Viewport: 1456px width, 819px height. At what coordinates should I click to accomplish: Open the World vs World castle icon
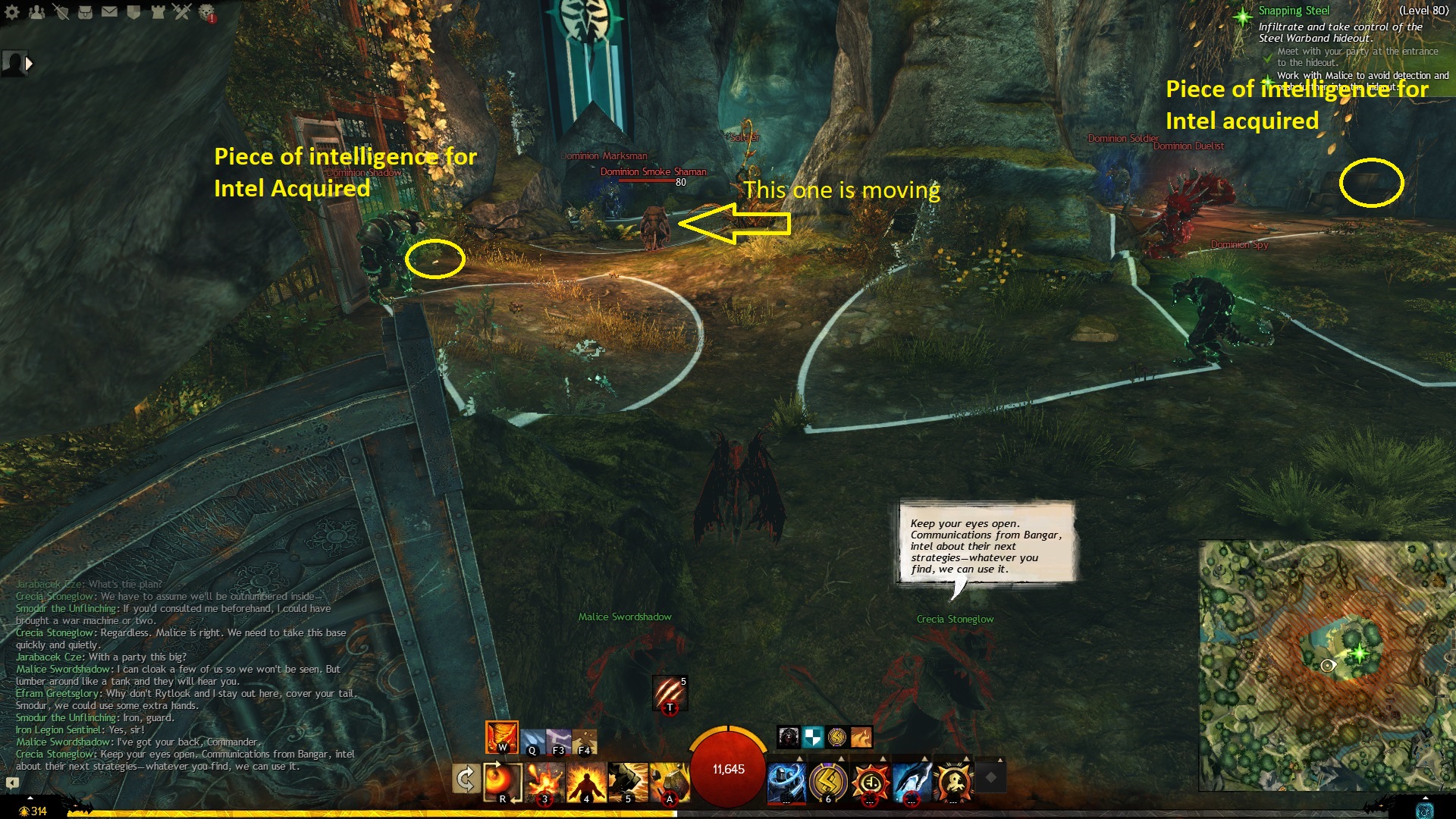[158, 12]
